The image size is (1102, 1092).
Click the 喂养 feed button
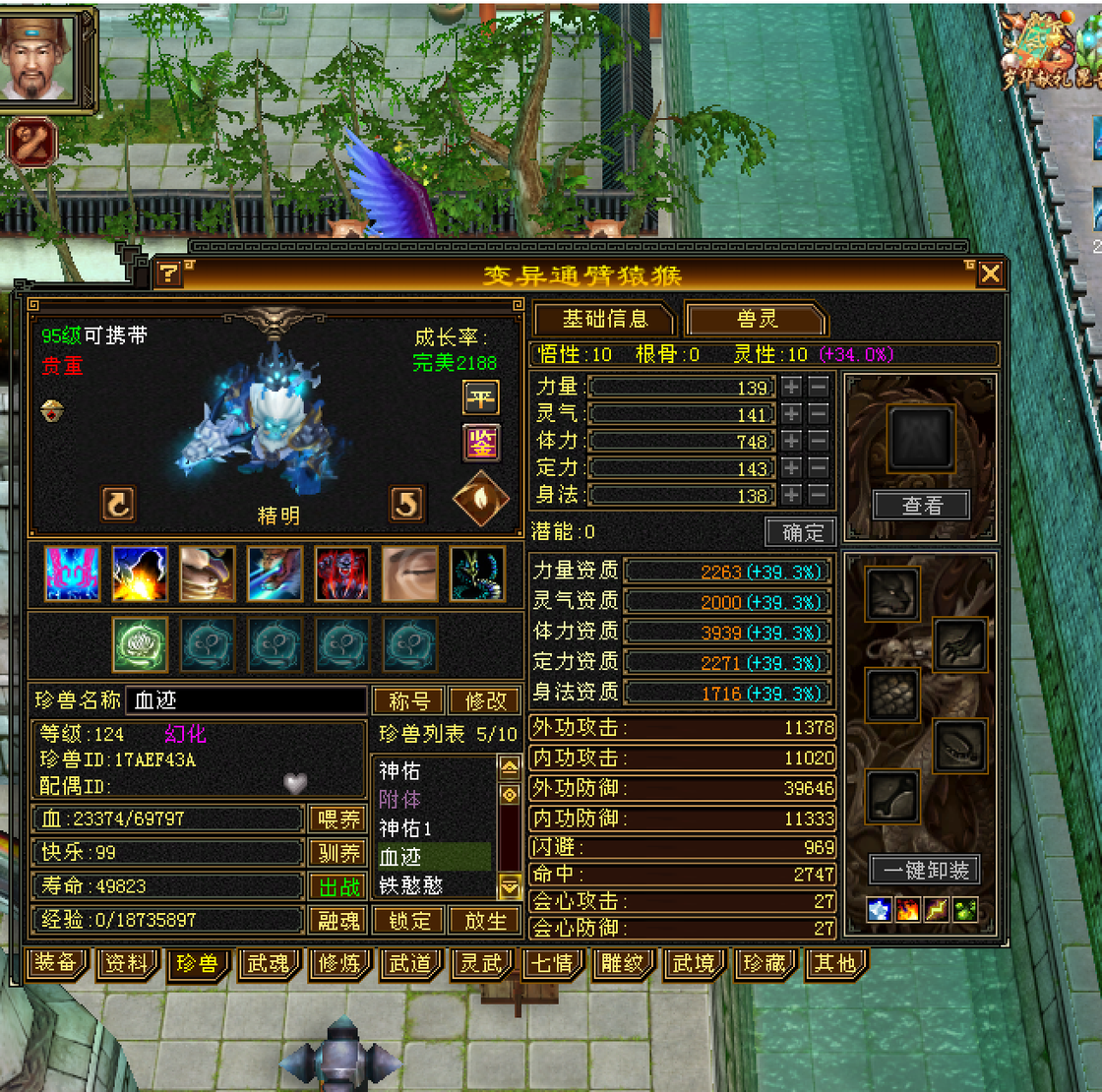tap(338, 819)
